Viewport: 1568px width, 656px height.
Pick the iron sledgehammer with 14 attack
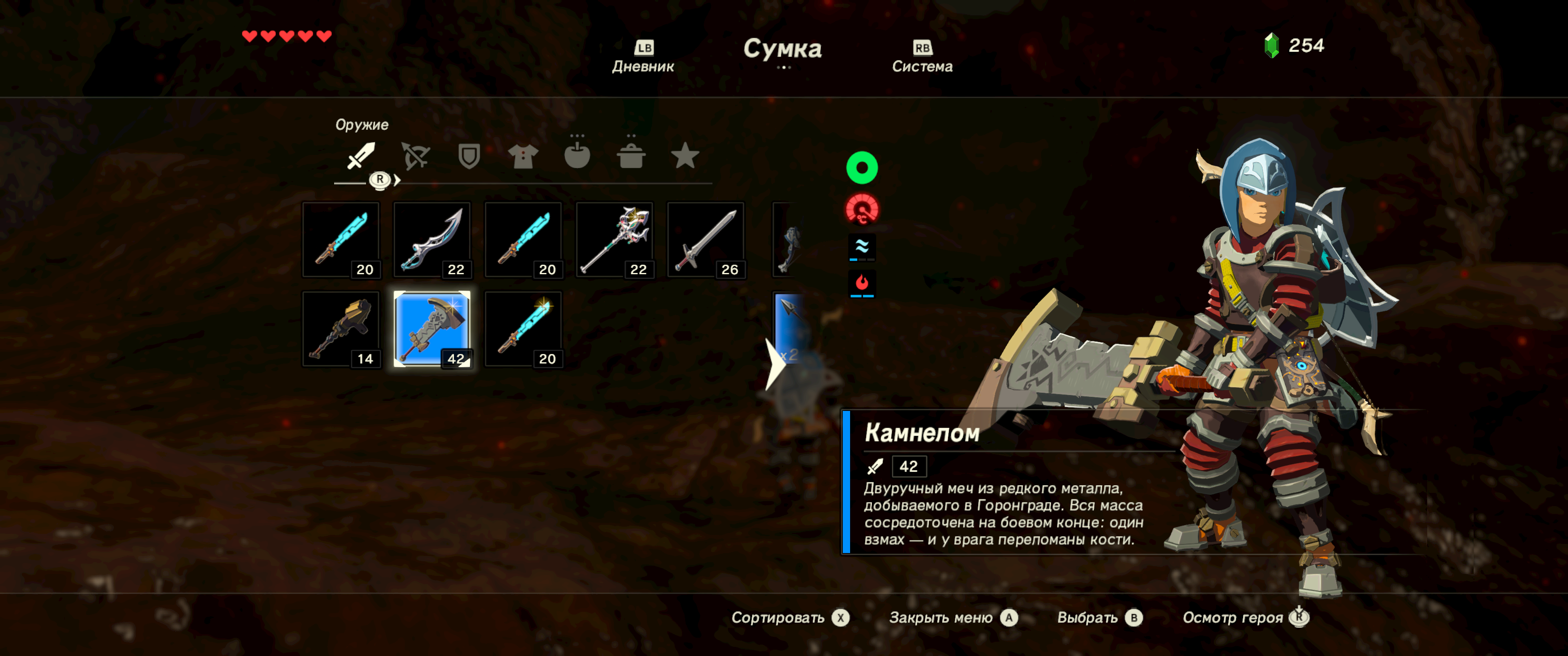[341, 329]
